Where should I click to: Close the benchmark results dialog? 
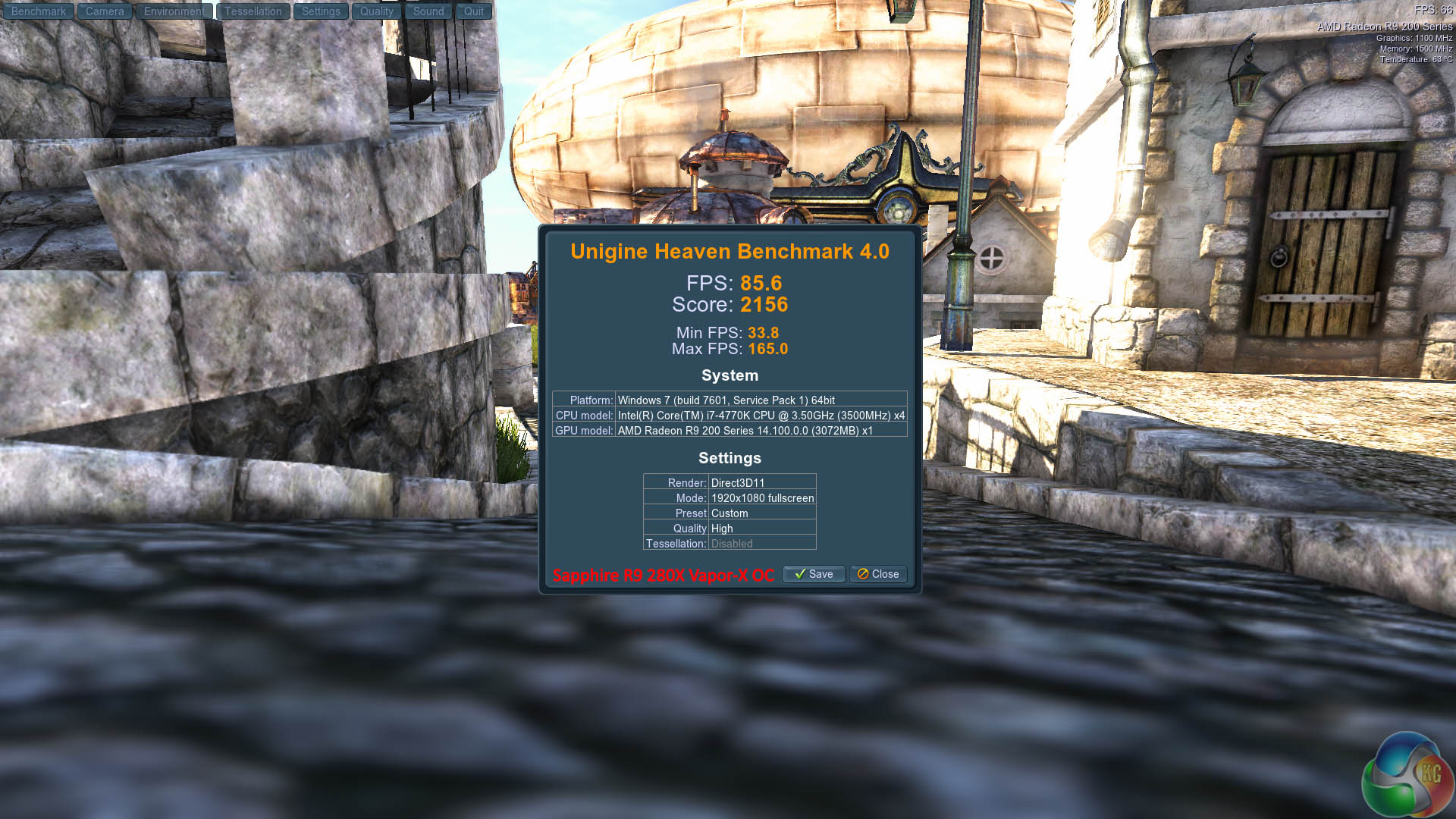click(878, 574)
